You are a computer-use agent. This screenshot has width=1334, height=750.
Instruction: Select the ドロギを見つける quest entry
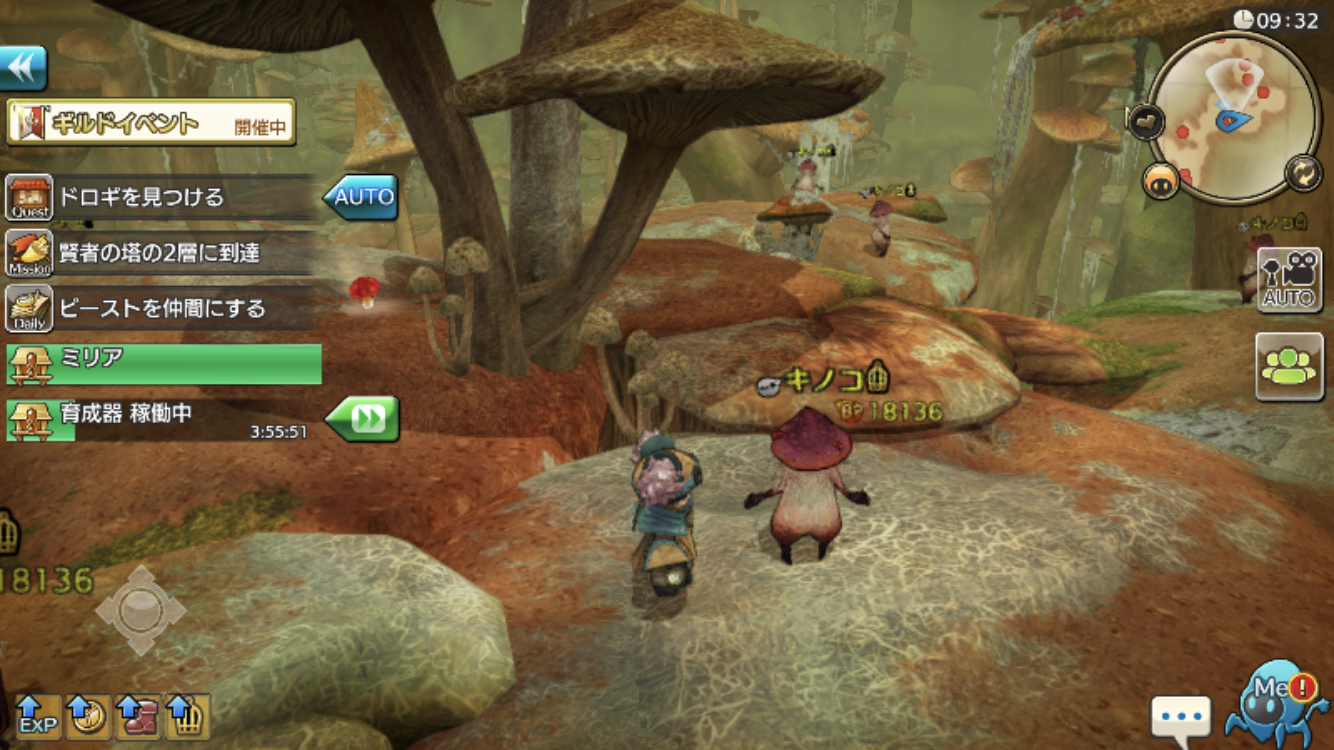160,197
